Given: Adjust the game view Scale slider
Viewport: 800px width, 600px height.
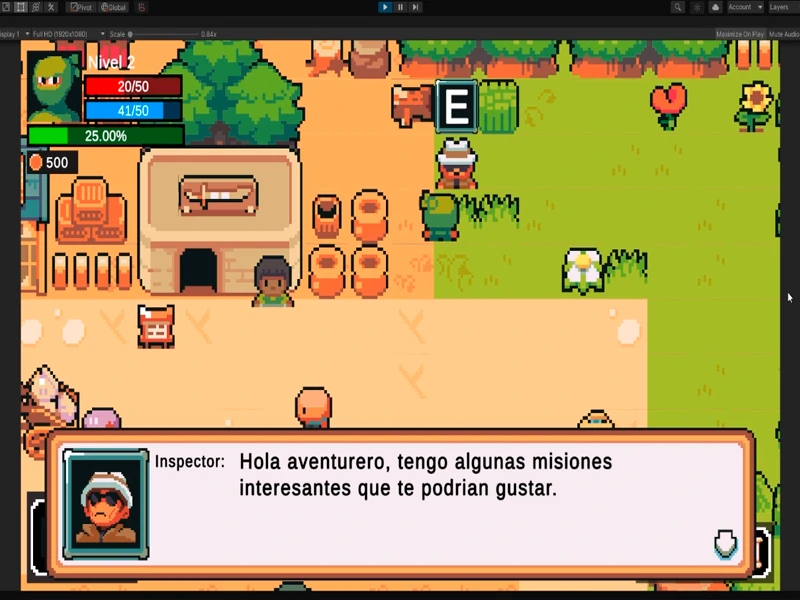Looking at the screenshot, I should tap(160, 34).
